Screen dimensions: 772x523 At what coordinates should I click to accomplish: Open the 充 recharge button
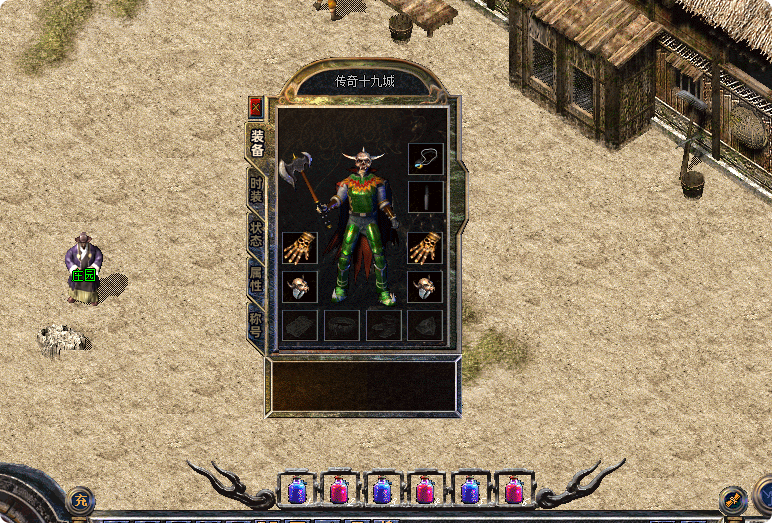pyautogui.click(x=81, y=497)
